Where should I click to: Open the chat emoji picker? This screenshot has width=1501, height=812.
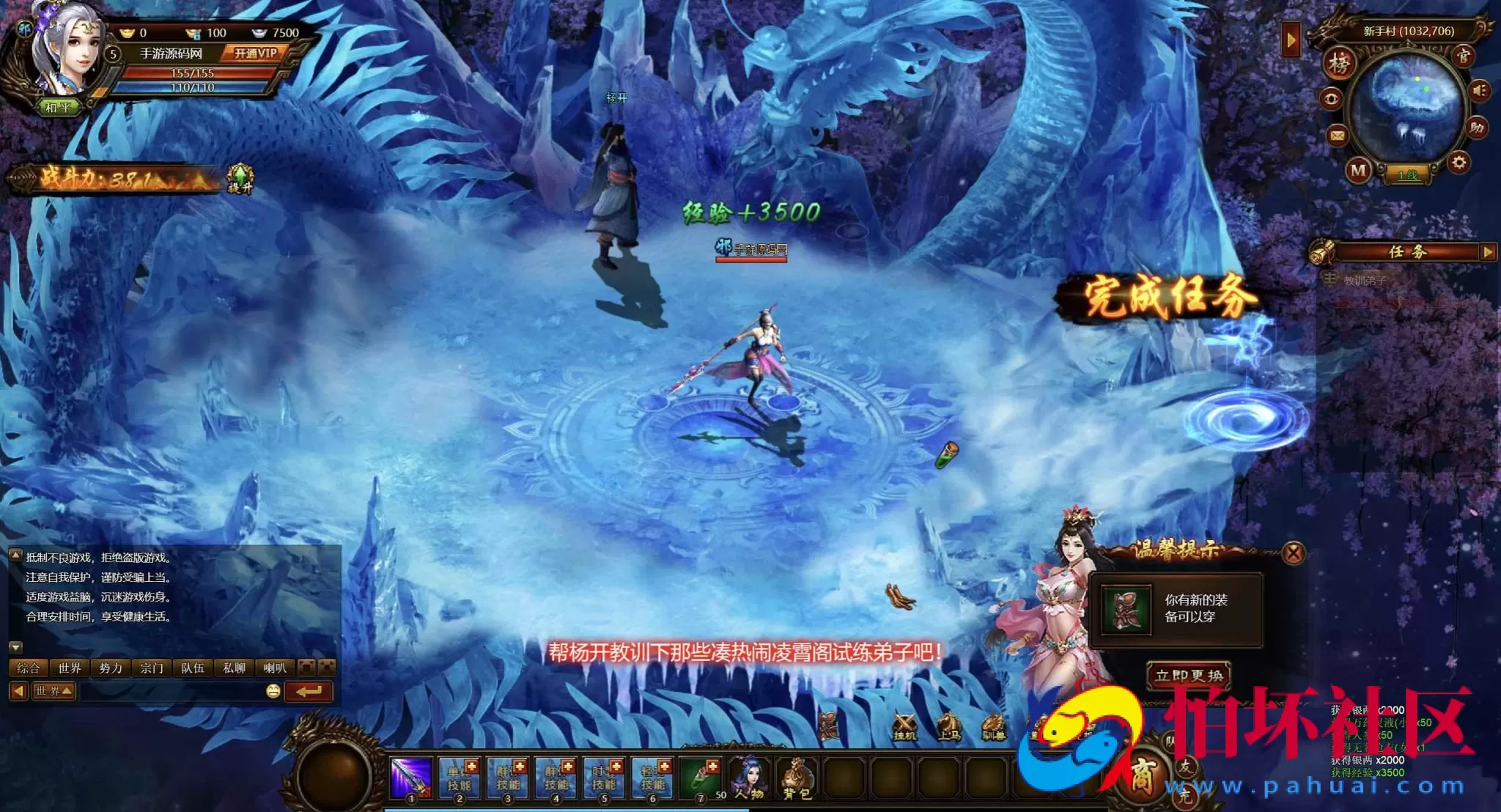273,691
